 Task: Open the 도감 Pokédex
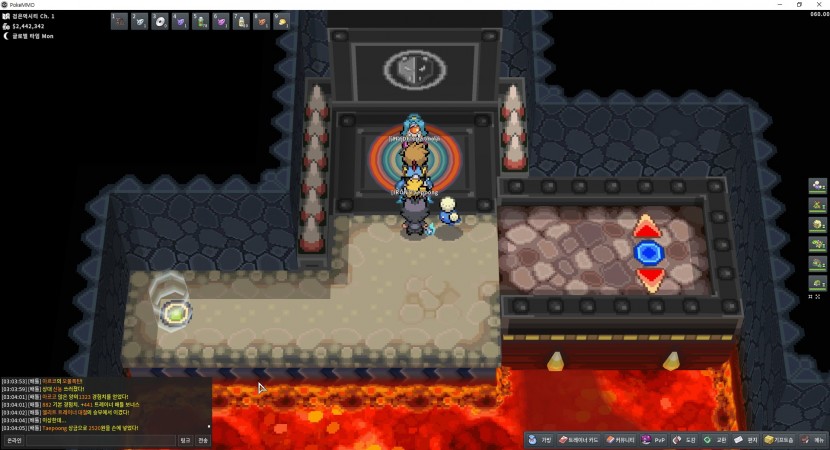point(685,440)
